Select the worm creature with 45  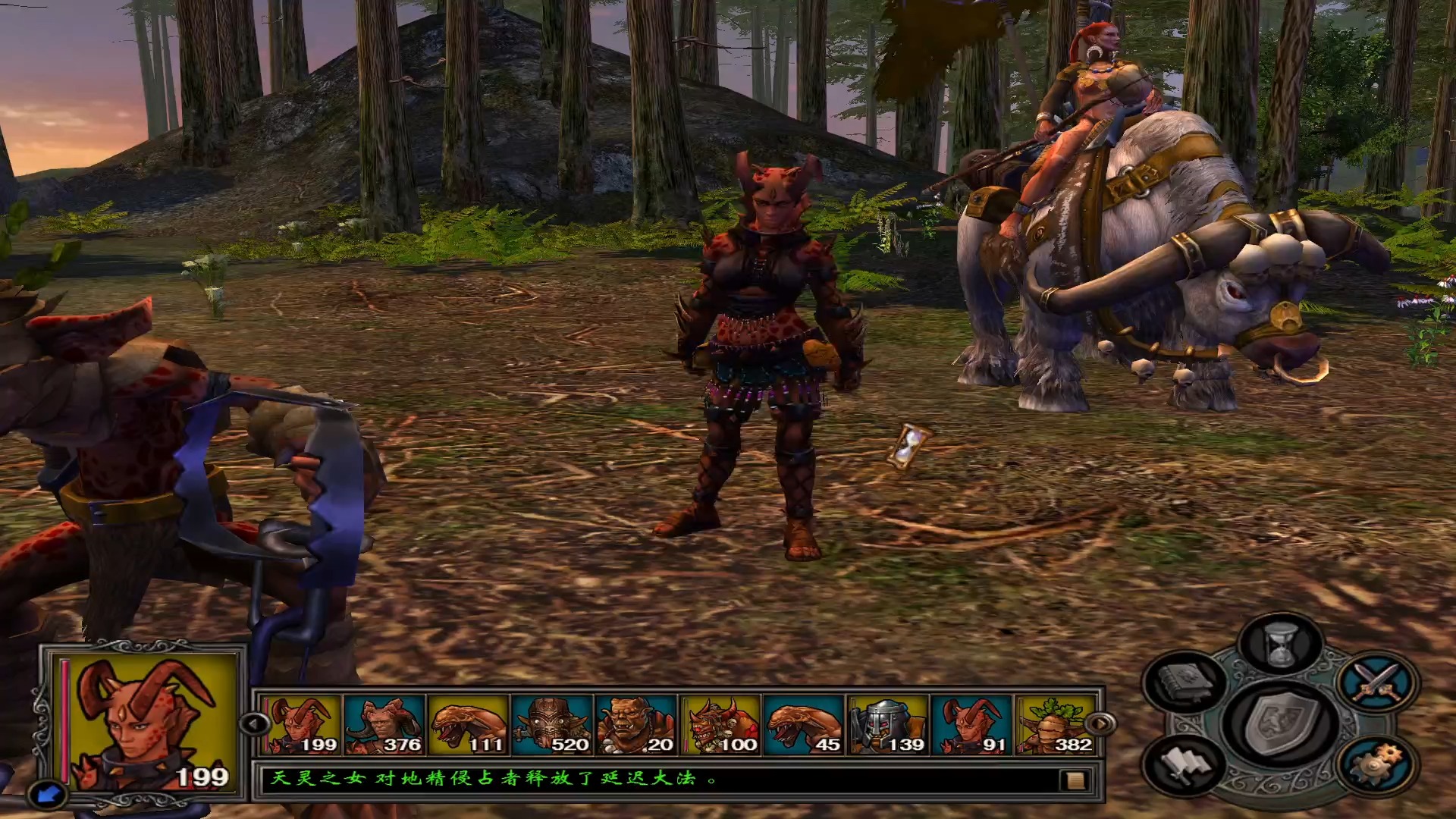pos(804,725)
